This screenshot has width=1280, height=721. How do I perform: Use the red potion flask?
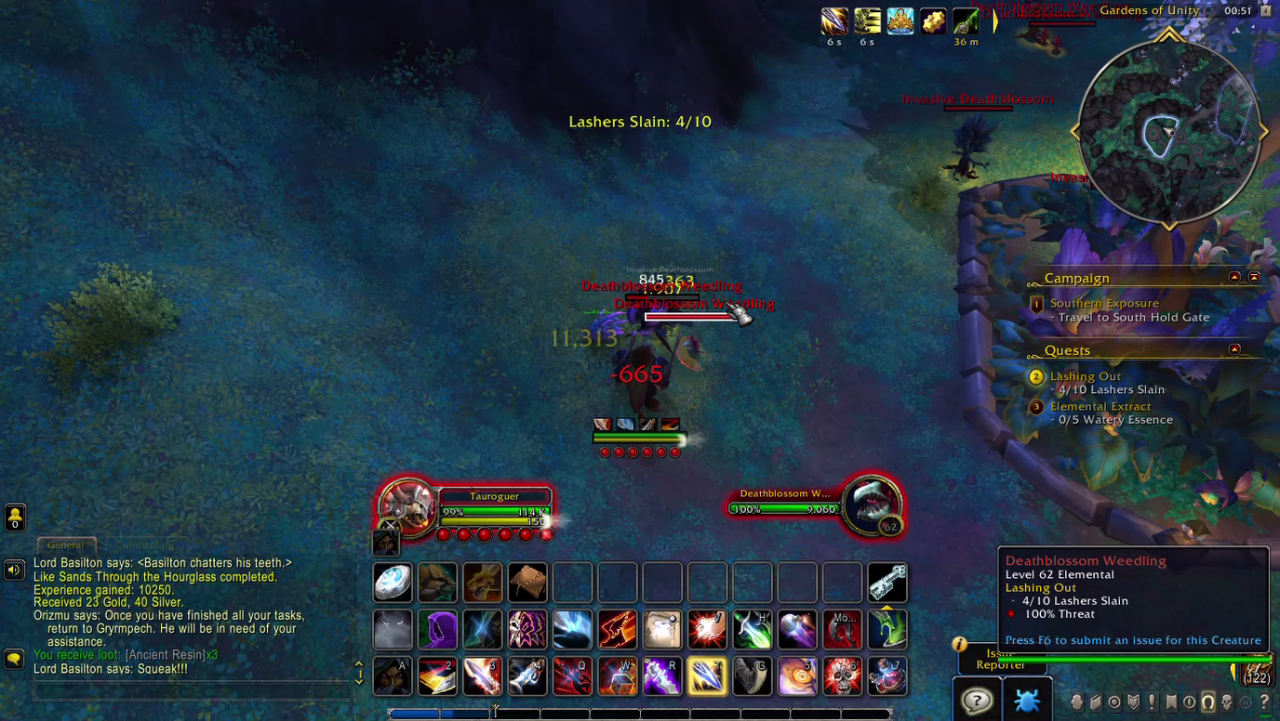coord(887,677)
